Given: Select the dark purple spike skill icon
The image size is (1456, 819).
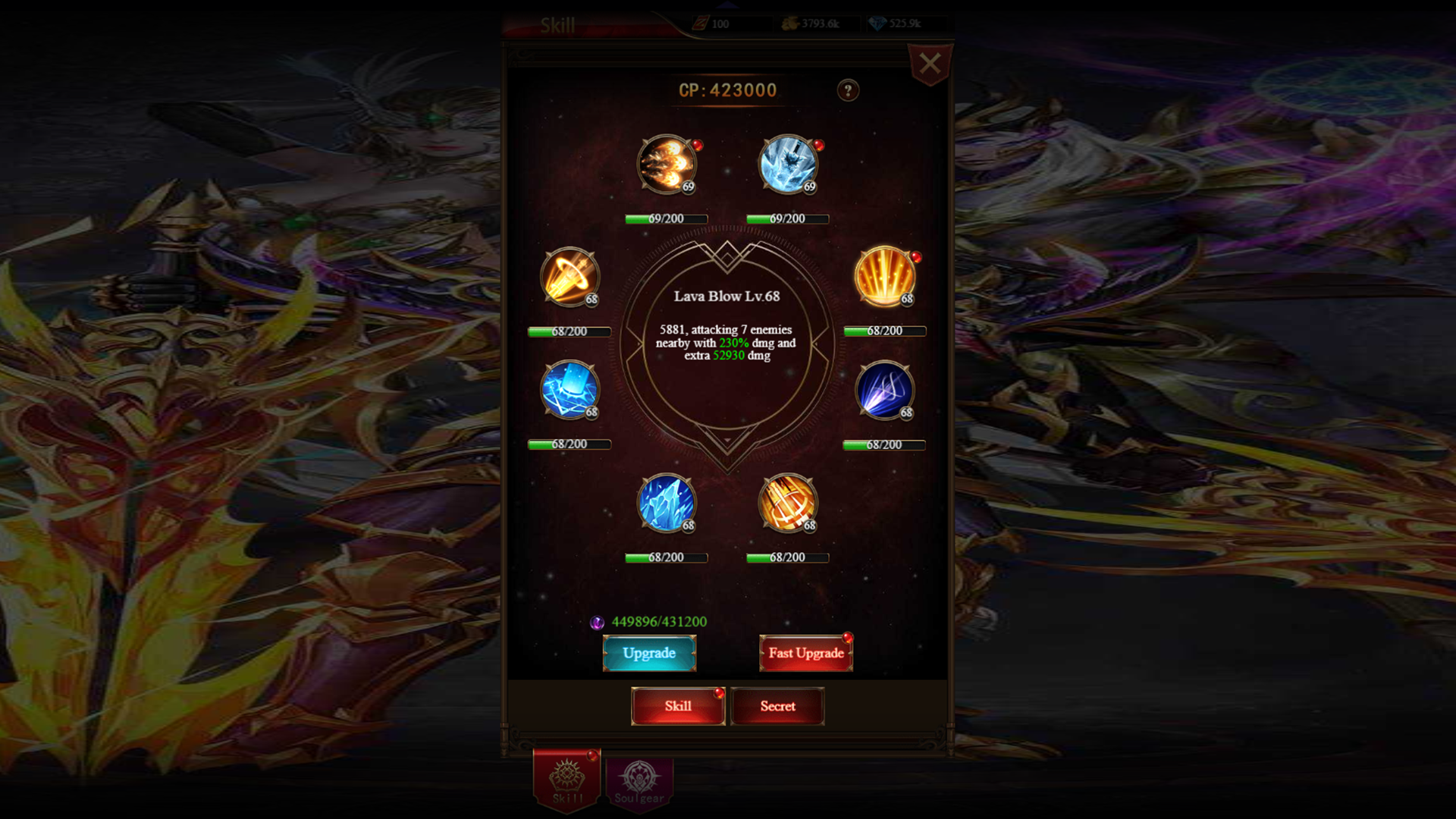Looking at the screenshot, I should (883, 391).
